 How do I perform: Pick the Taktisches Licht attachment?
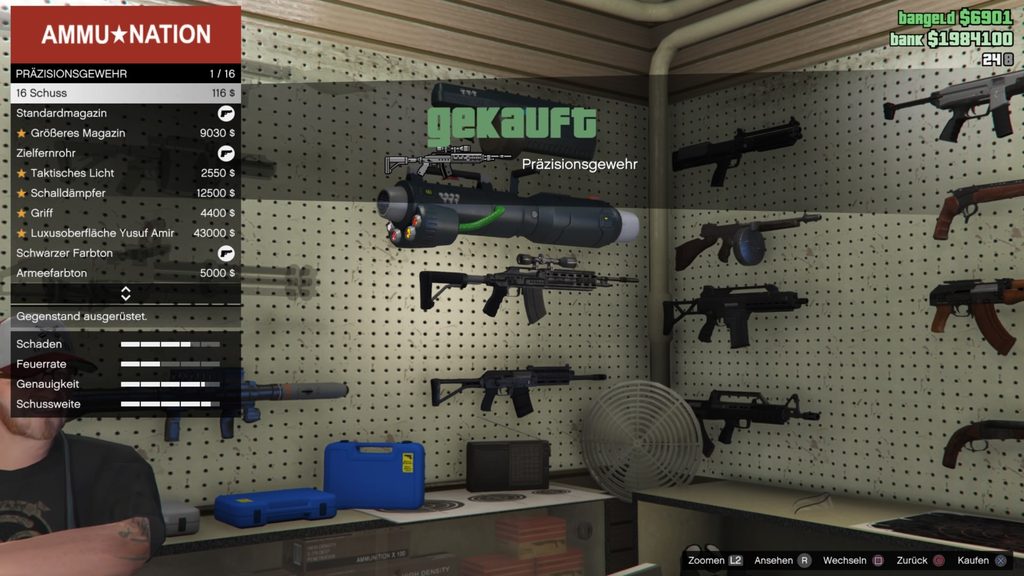[x=125, y=173]
